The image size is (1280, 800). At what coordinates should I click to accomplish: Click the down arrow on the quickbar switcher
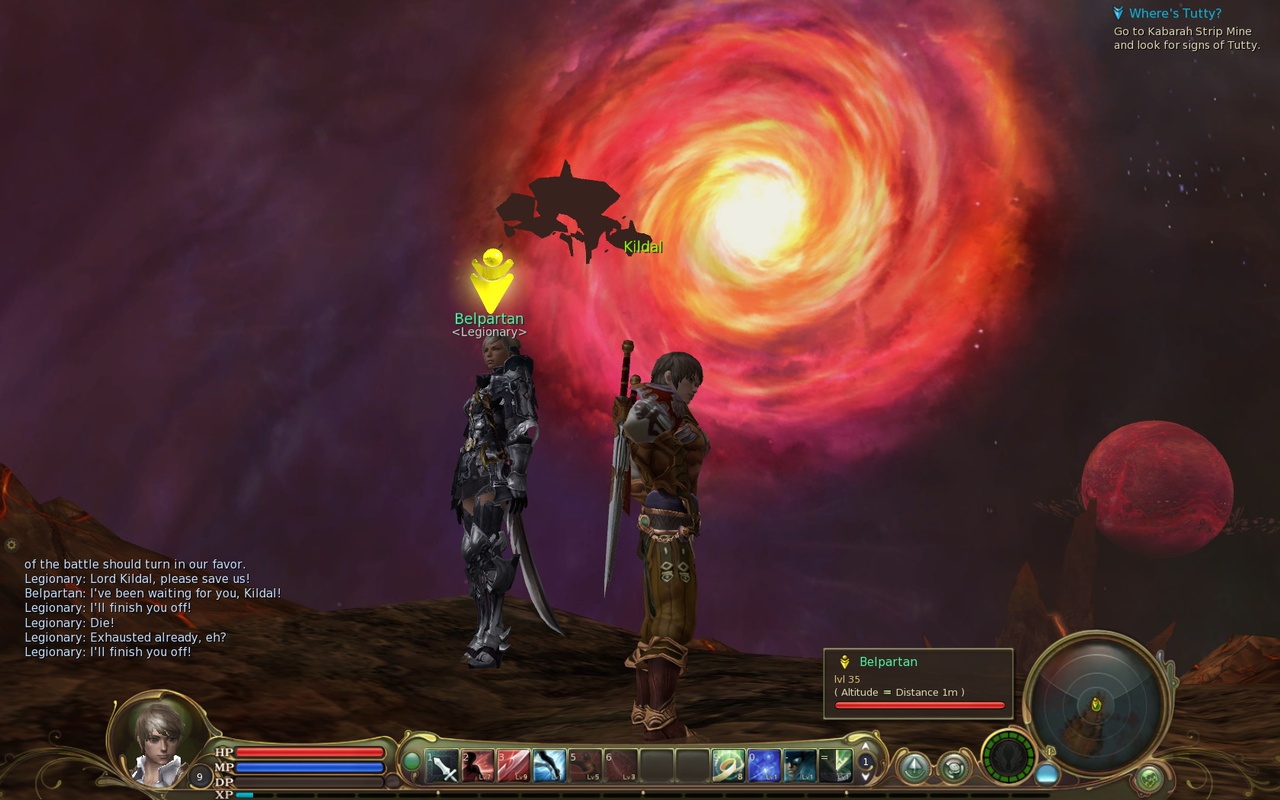point(865,778)
